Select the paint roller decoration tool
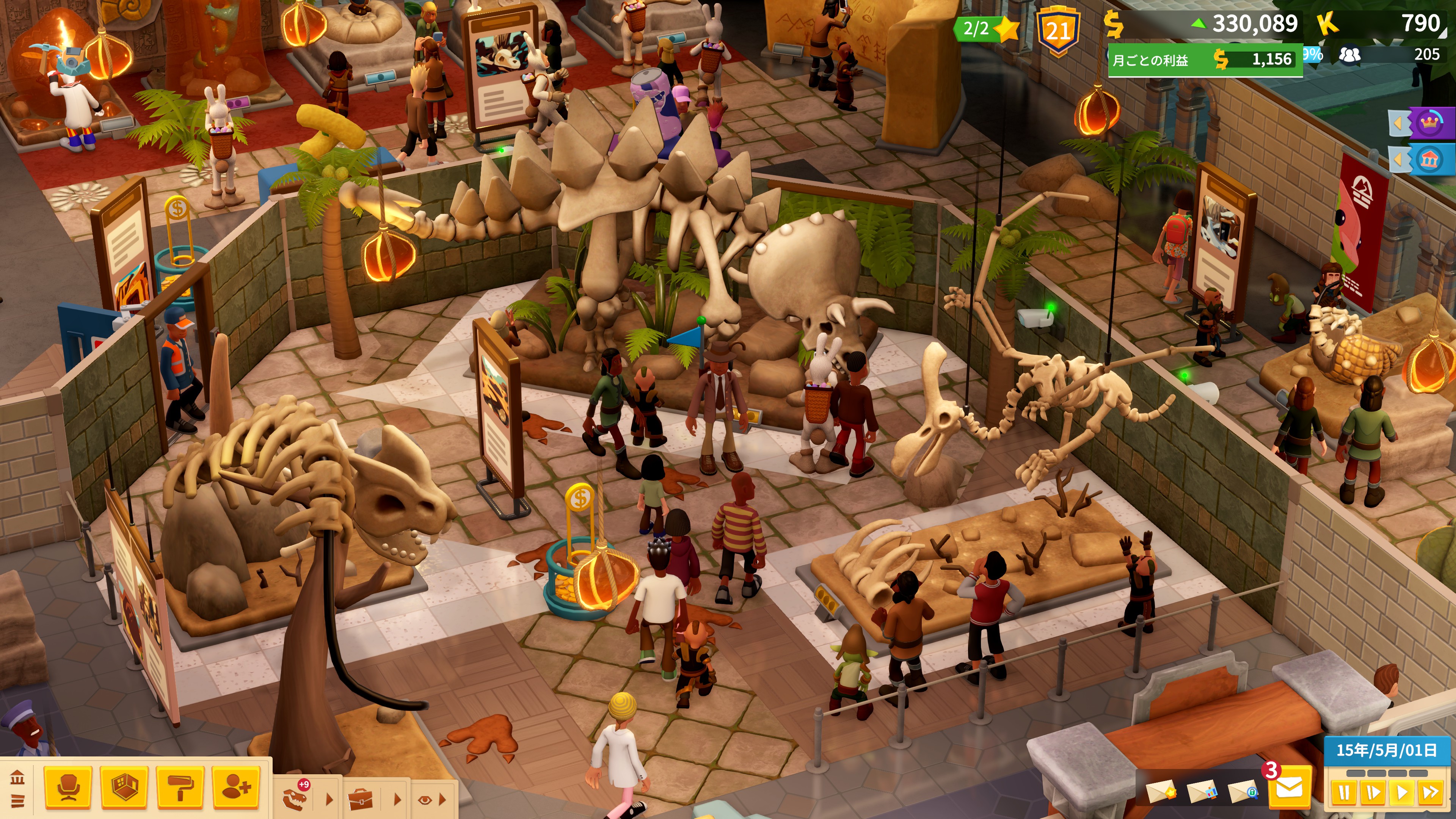 180,787
